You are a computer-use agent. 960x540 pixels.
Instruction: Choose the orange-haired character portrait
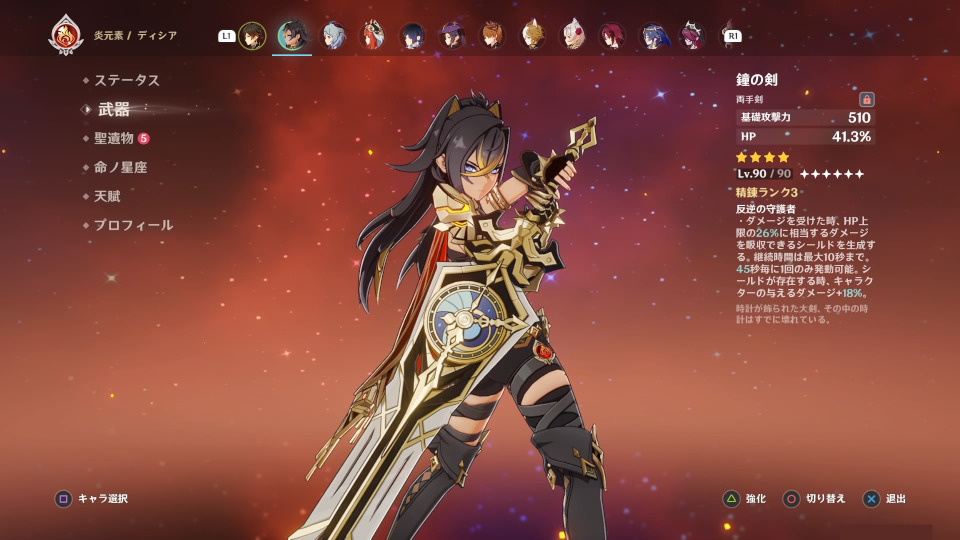[x=491, y=36]
